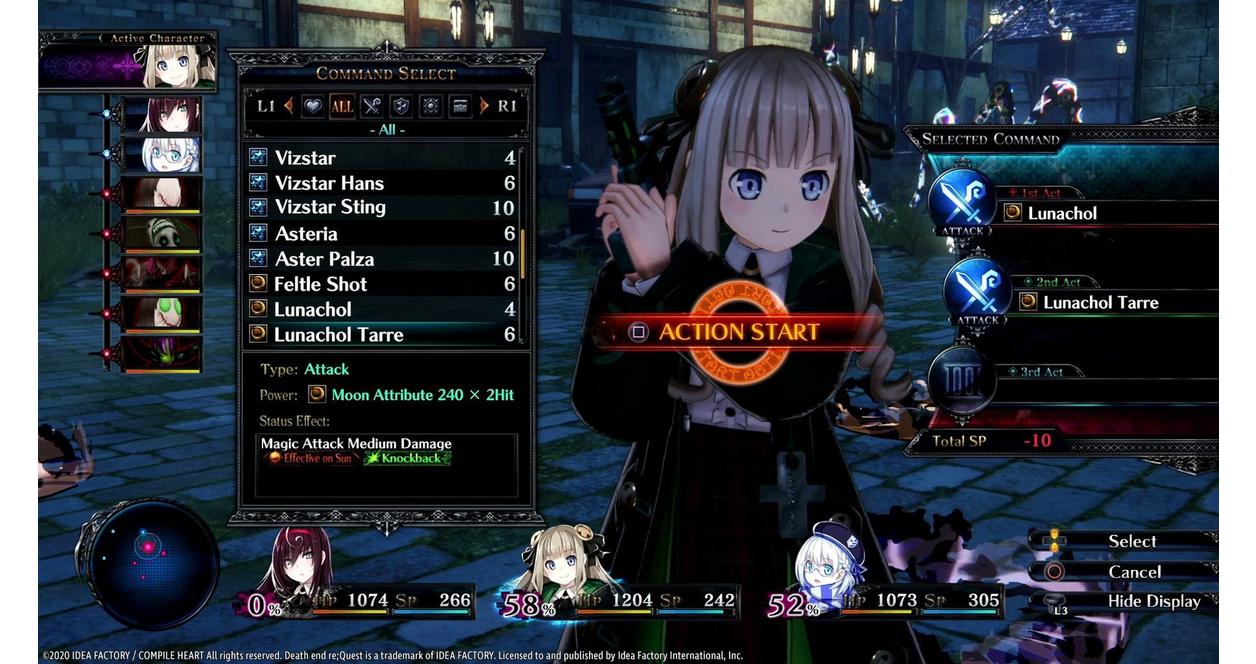Click the ACTION START button
This screenshot has width=1256, height=664.
click(x=738, y=332)
